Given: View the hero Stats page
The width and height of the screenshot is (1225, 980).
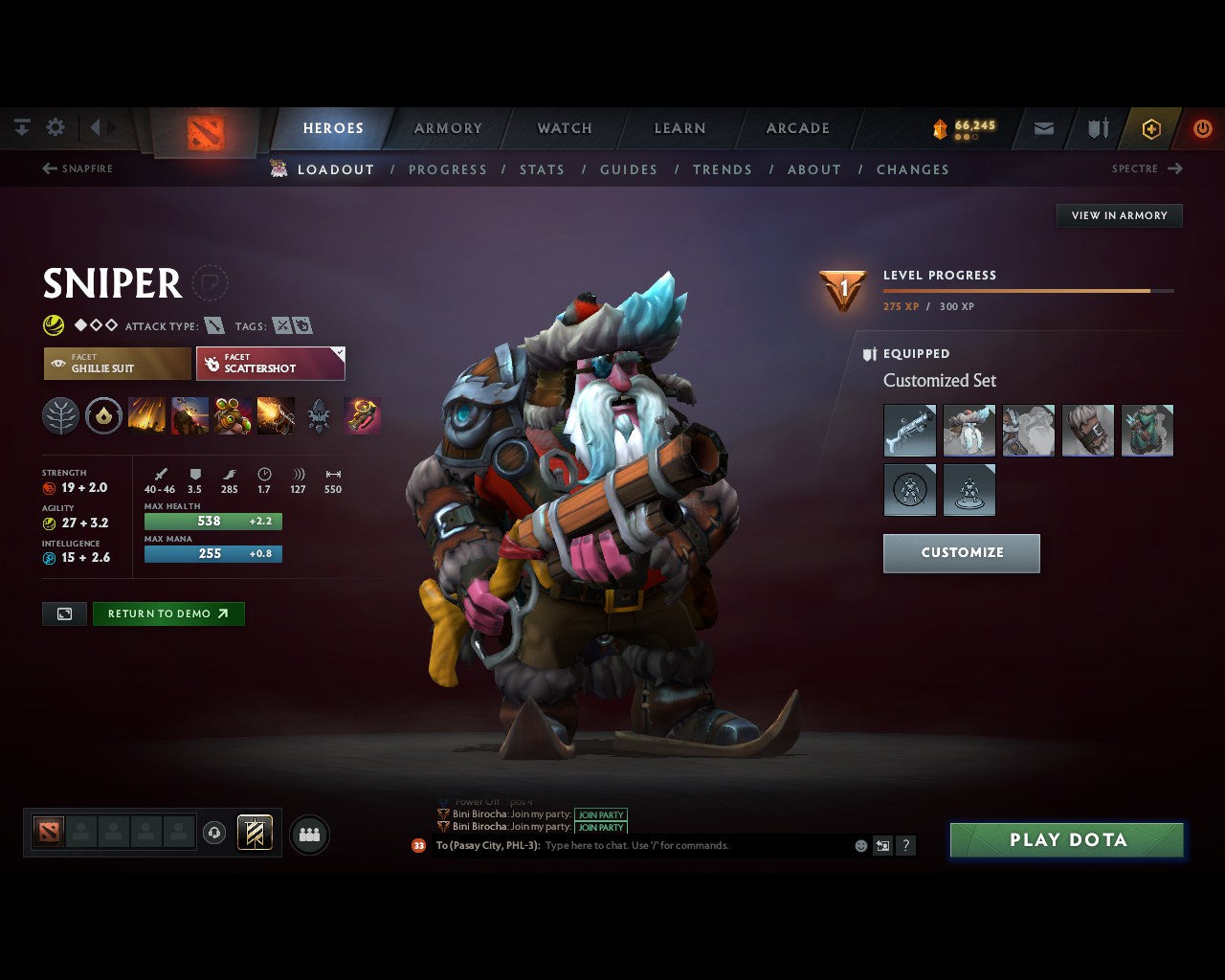Looking at the screenshot, I should [x=542, y=169].
